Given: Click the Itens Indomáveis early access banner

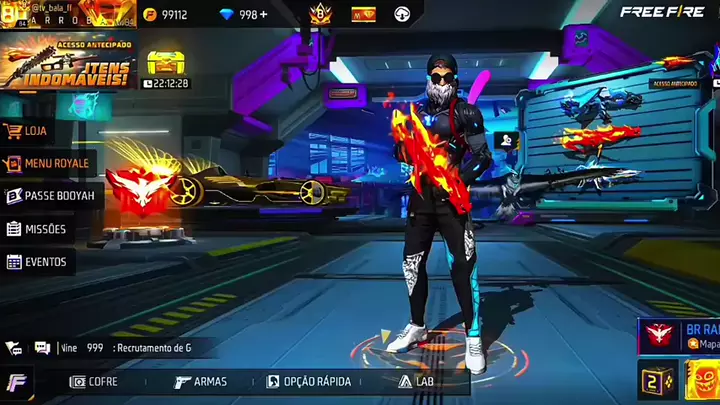Looking at the screenshot, I should [x=67, y=63].
